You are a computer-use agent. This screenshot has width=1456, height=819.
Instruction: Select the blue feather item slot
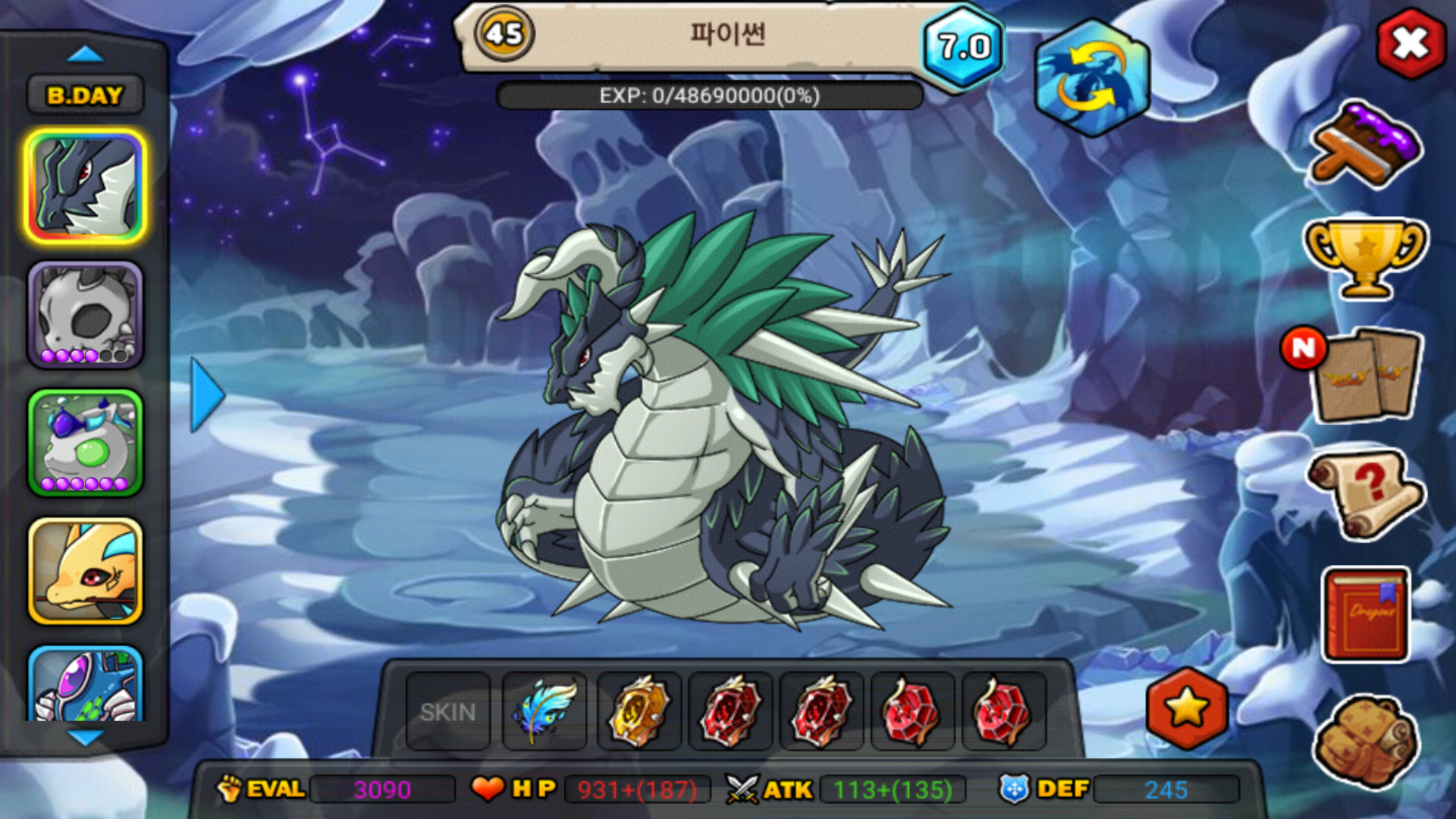(544, 711)
